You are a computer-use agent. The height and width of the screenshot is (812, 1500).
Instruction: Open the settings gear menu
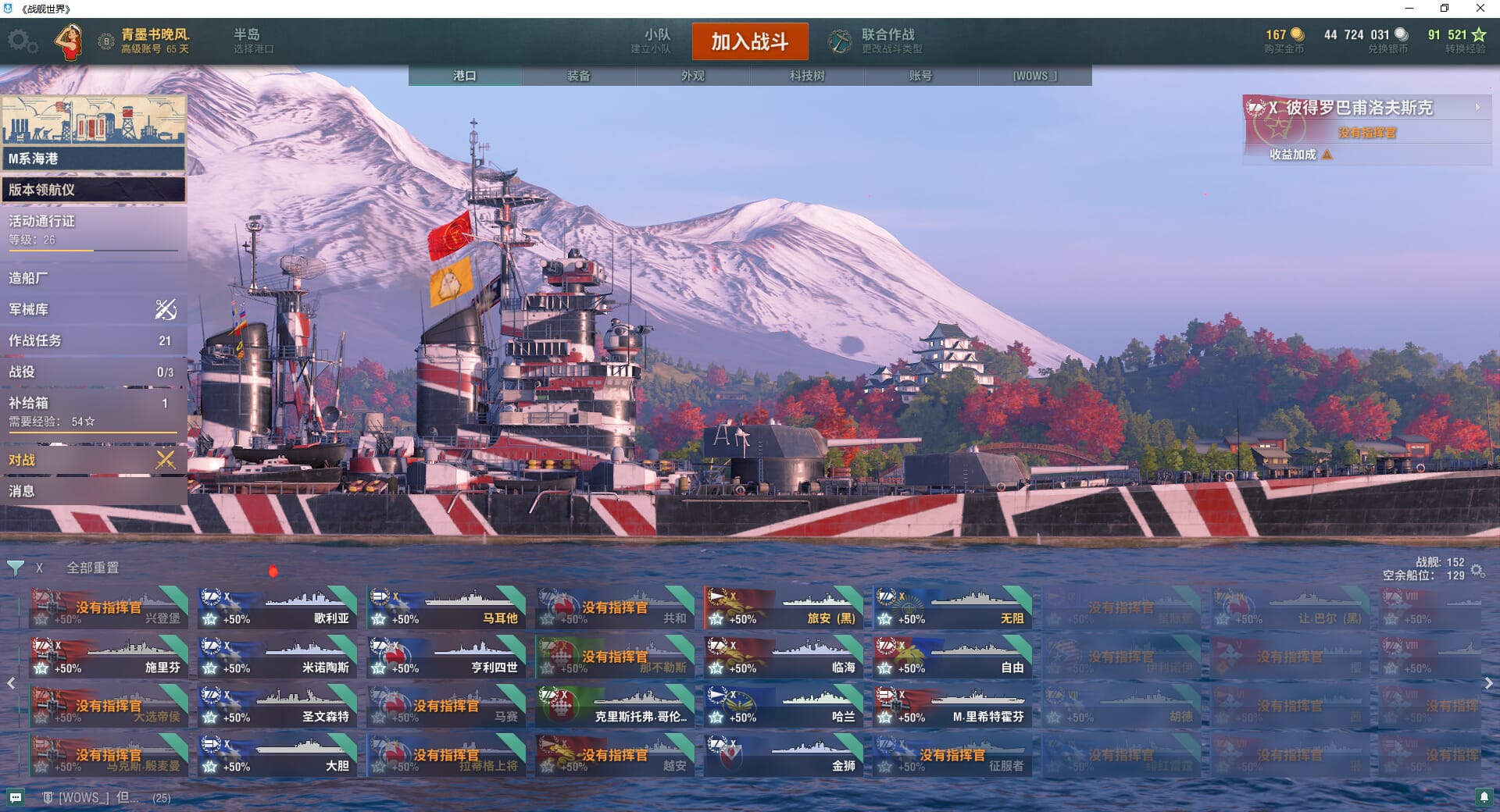tap(22, 41)
